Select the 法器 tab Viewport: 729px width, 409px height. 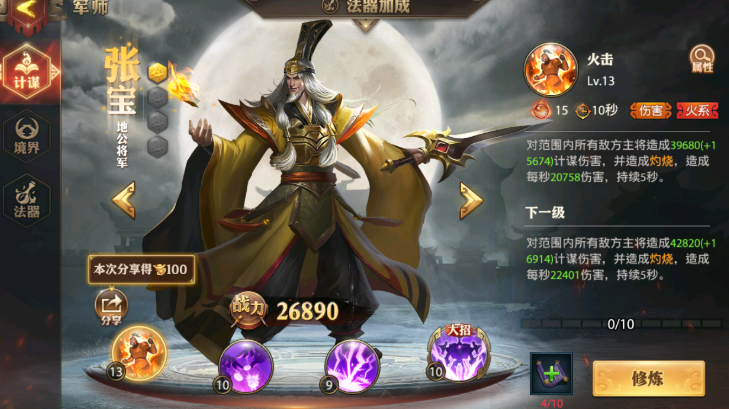click(x=23, y=199)
